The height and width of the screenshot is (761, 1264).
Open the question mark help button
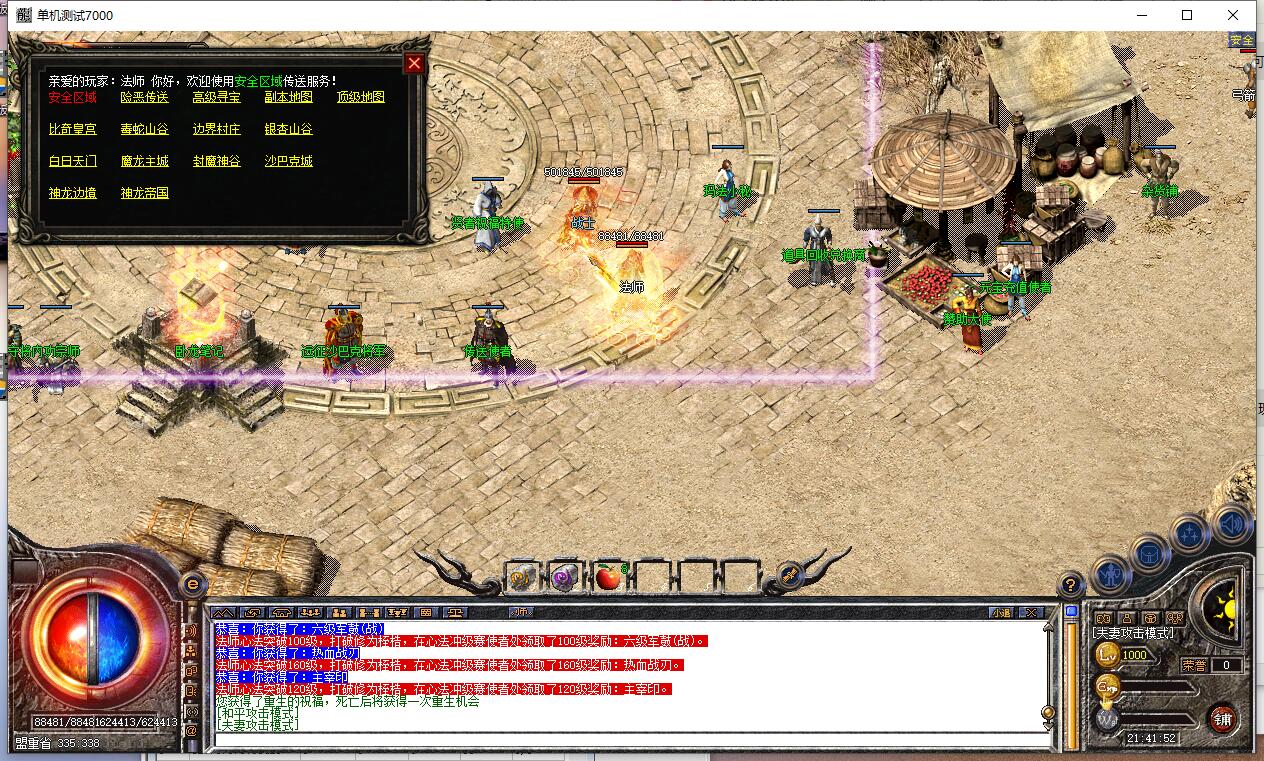tap(1070, 585)
